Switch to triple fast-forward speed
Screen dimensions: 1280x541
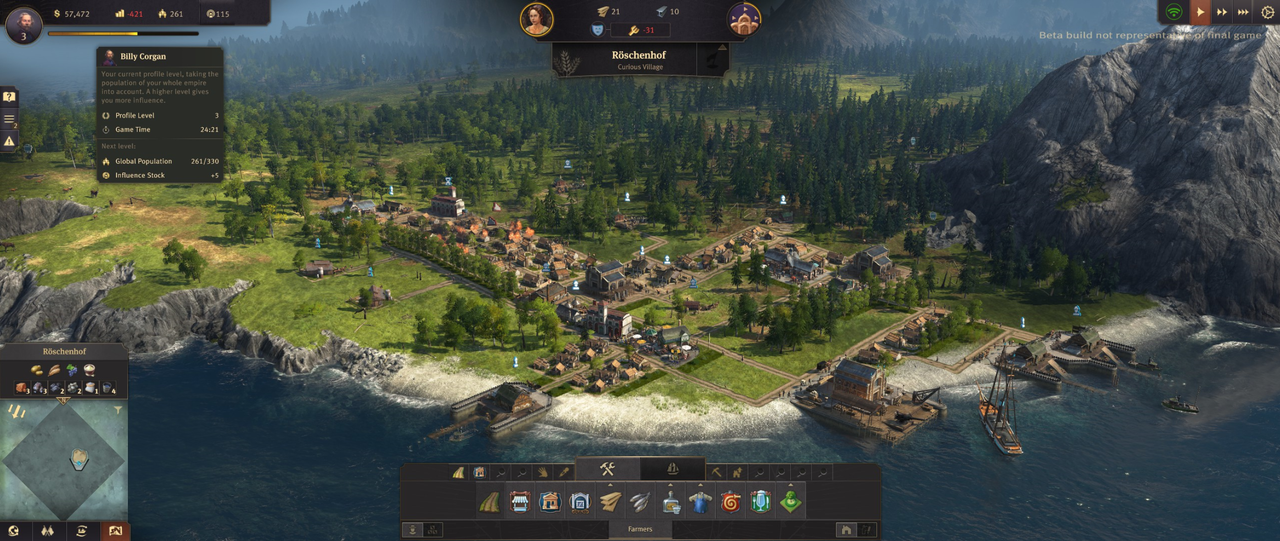click(1244, 13)
